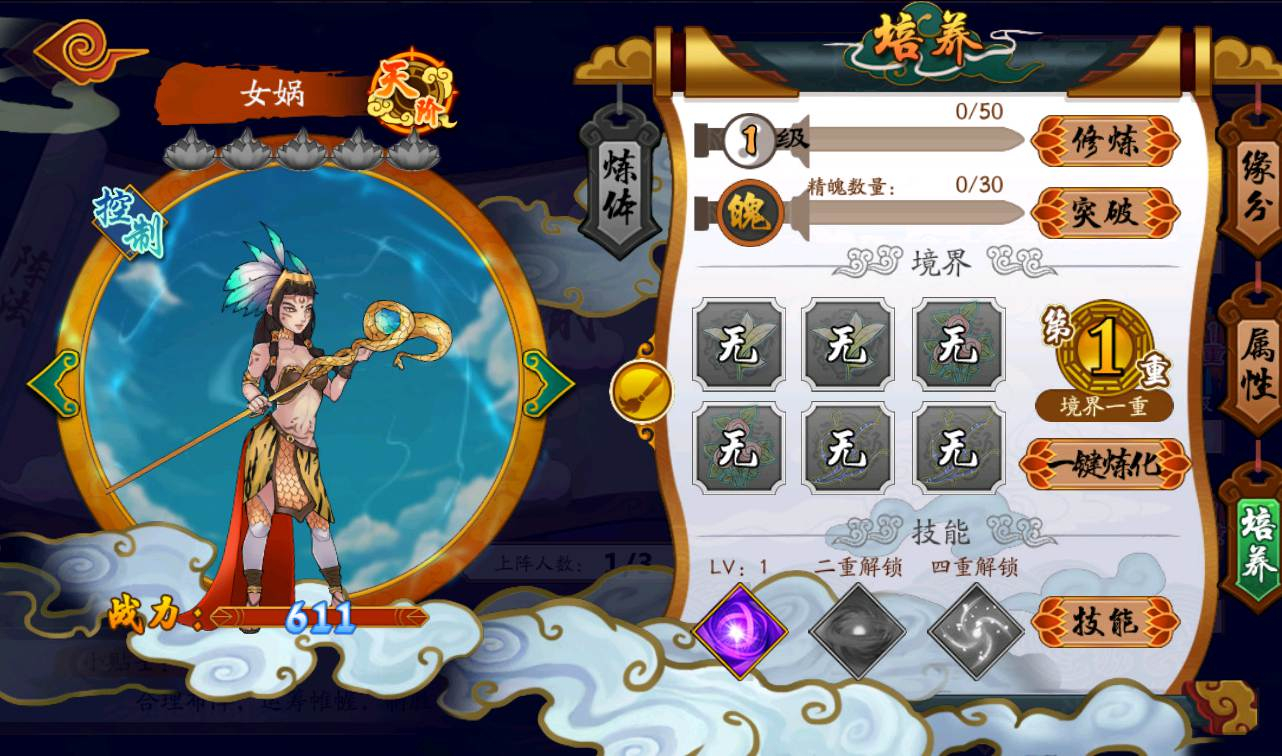Open the 技能 skill button
The image size is (1282, 756).
[x=1104, y=622]
